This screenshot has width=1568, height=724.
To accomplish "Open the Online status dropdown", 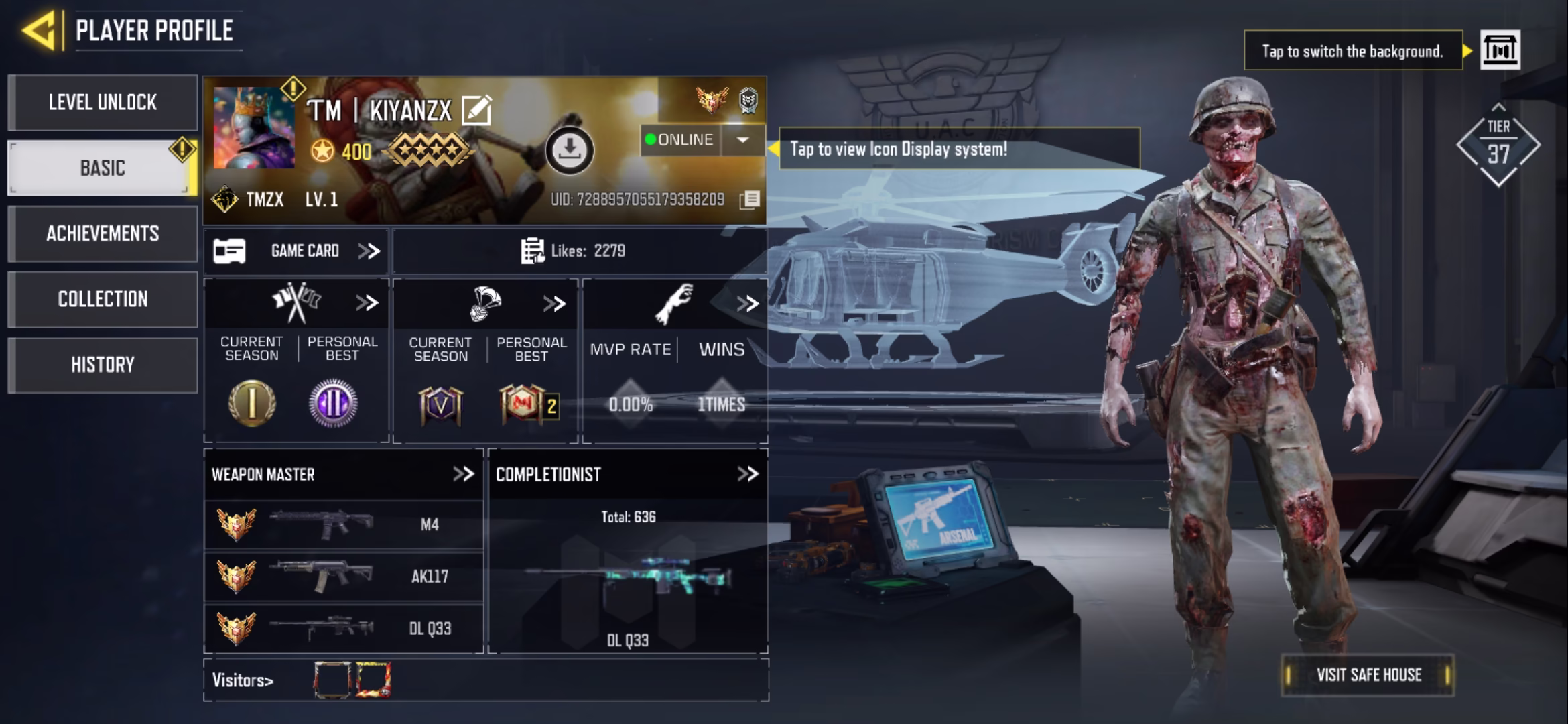I will (742, 139).
